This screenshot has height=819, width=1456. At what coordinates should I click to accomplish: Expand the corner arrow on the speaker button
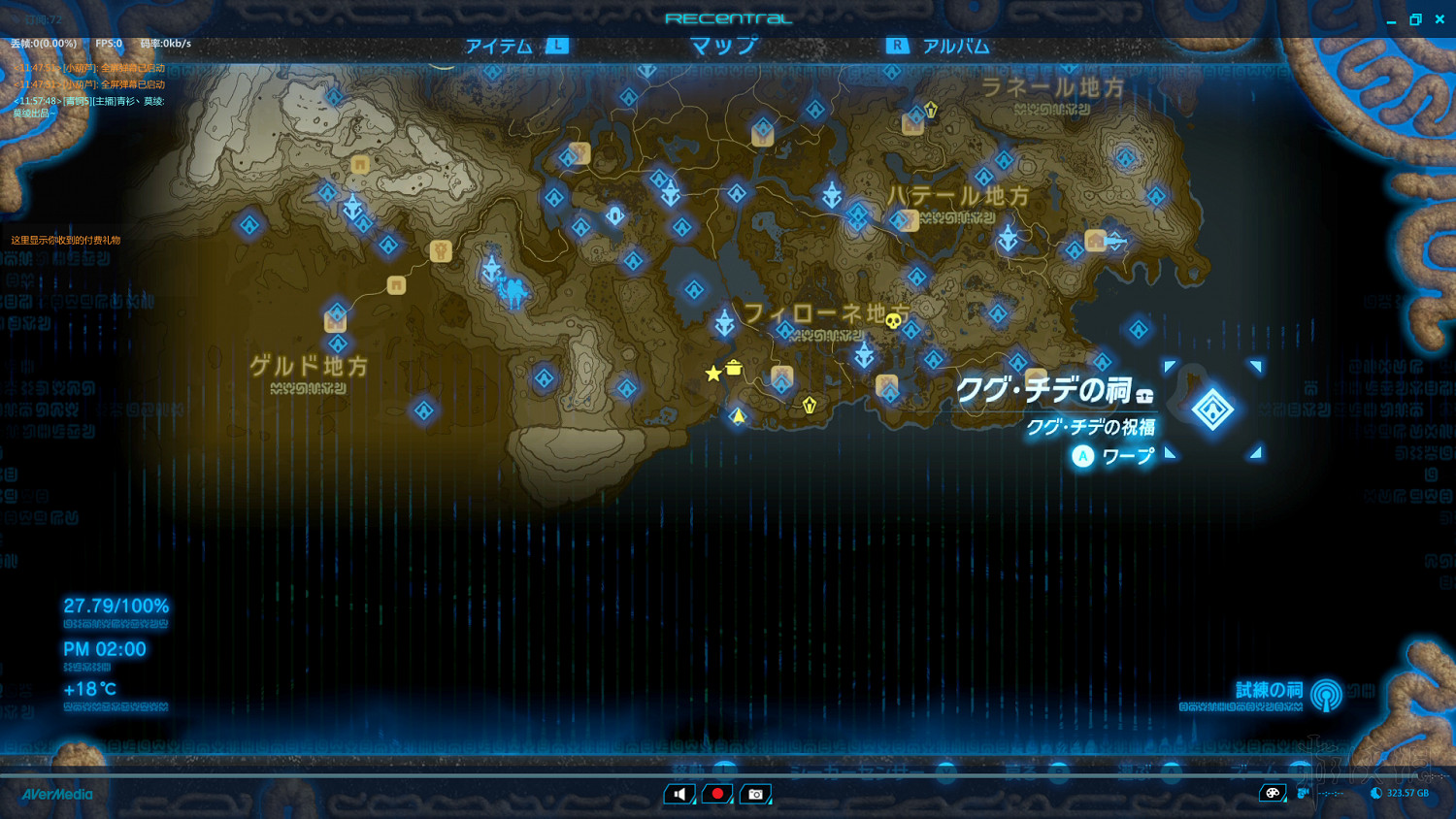(695, 803)
